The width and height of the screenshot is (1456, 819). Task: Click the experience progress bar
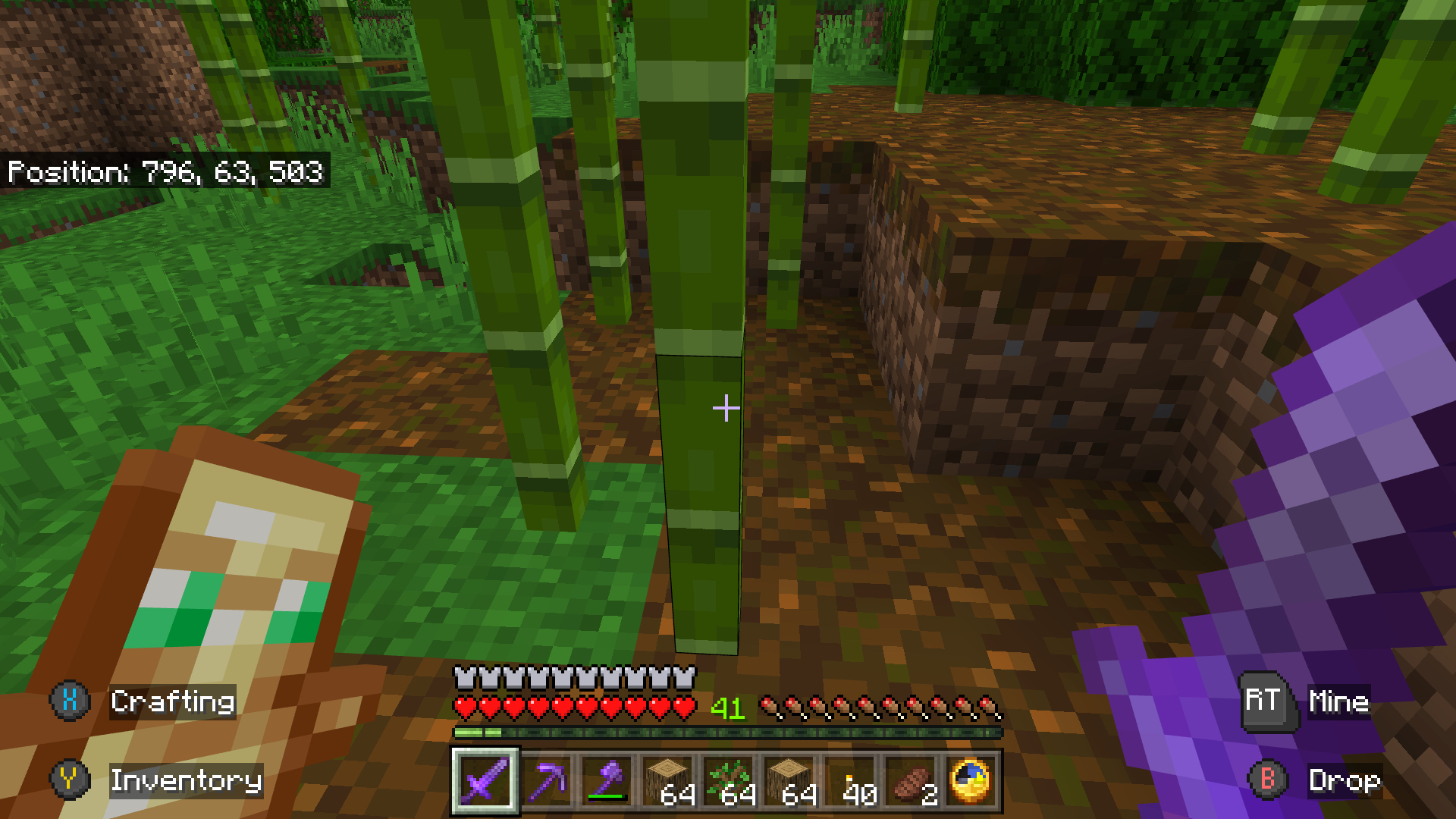728,733
